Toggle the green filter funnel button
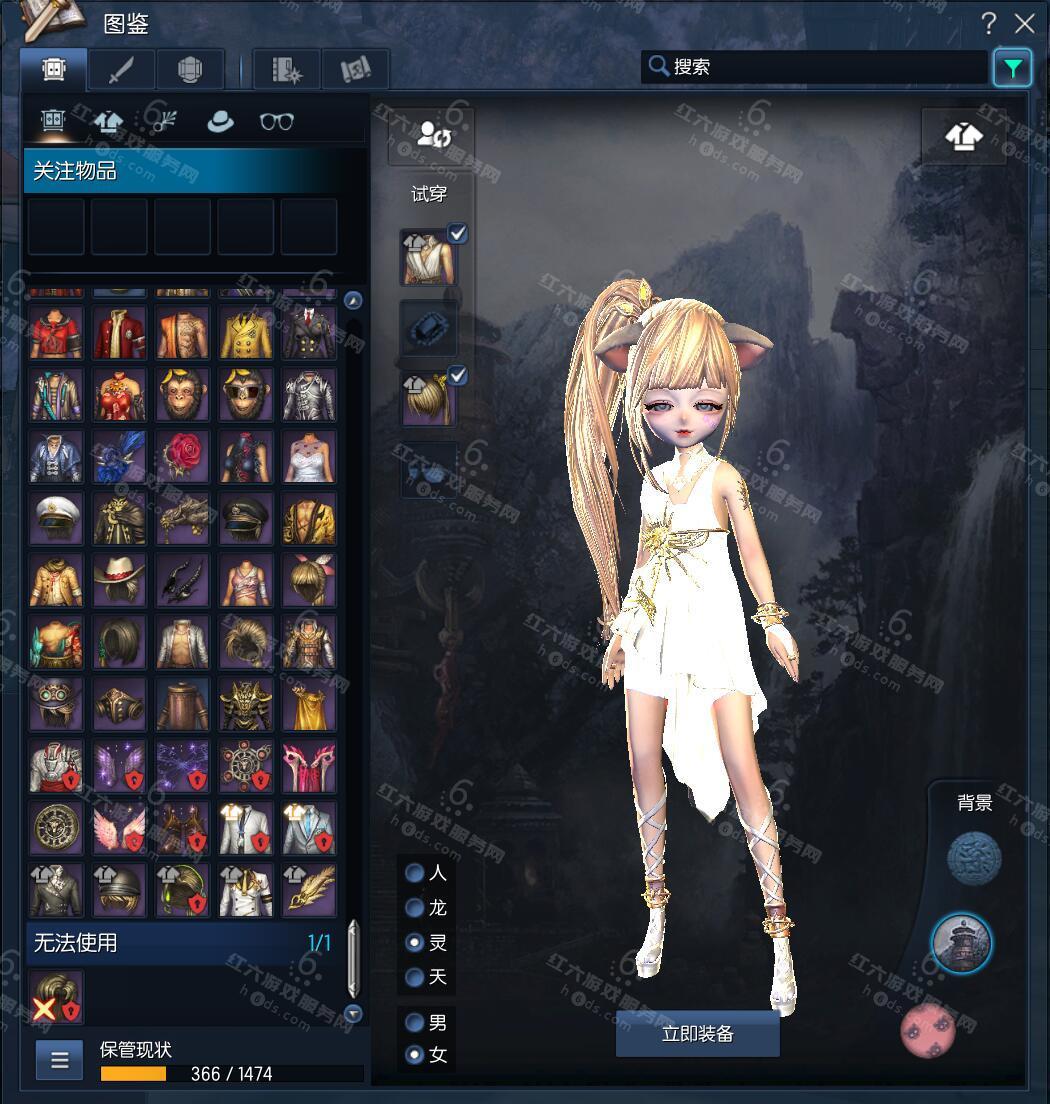Viewport: 1050px width, 1104px height. coord(1013,68)
